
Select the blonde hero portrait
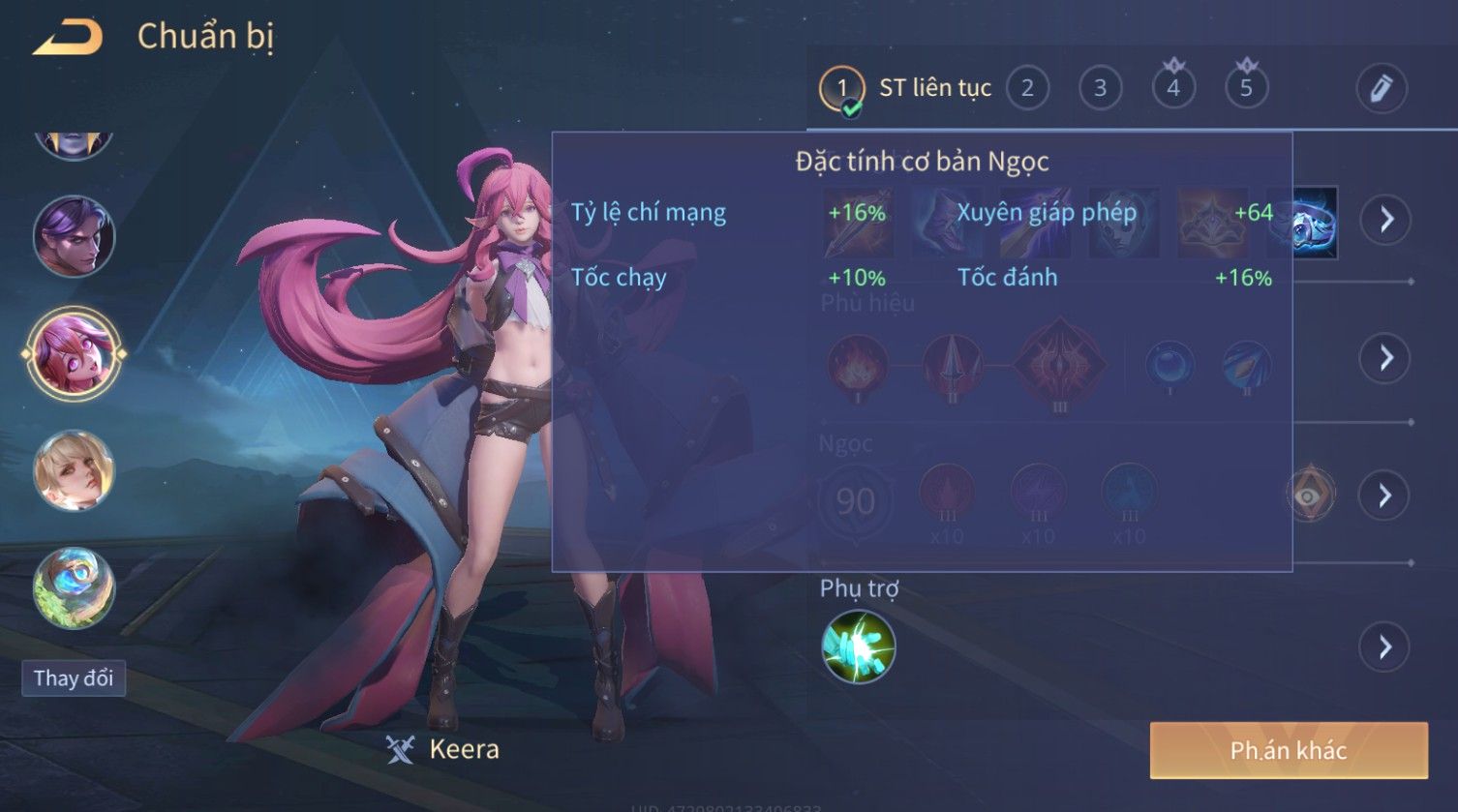74,471
